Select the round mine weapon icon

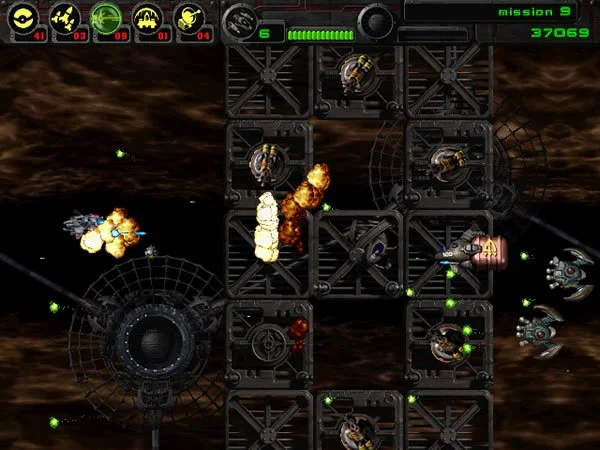(23, 17)
